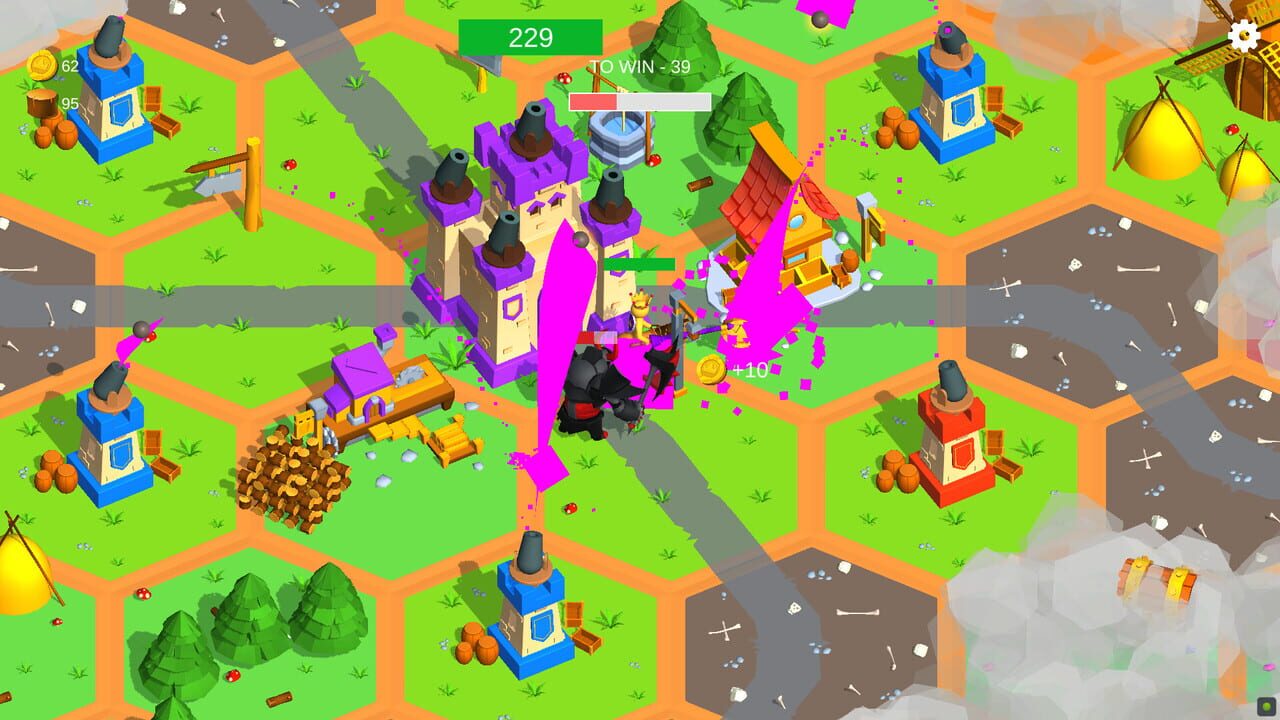Click the score counter showing 229

coord(533,38)
